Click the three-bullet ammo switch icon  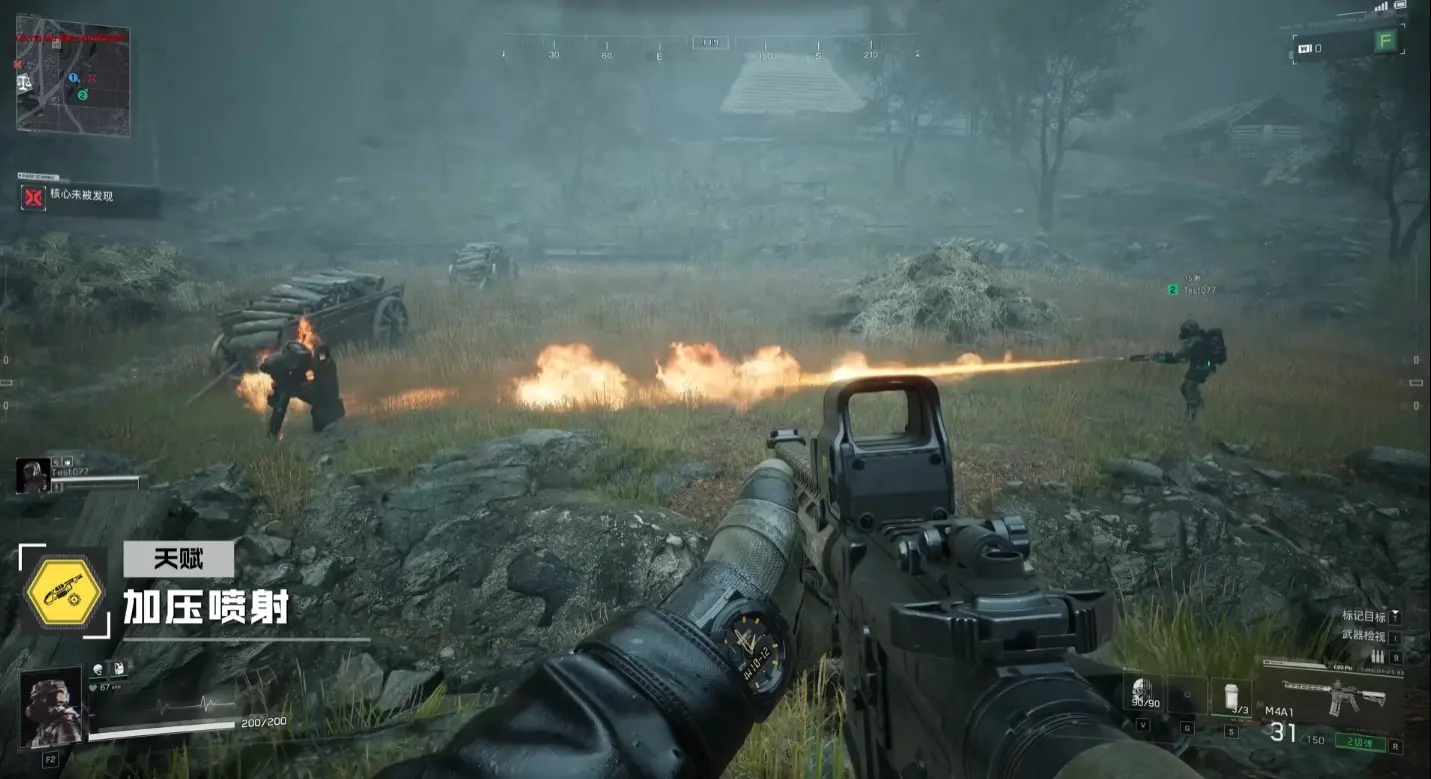(1377, 657)
